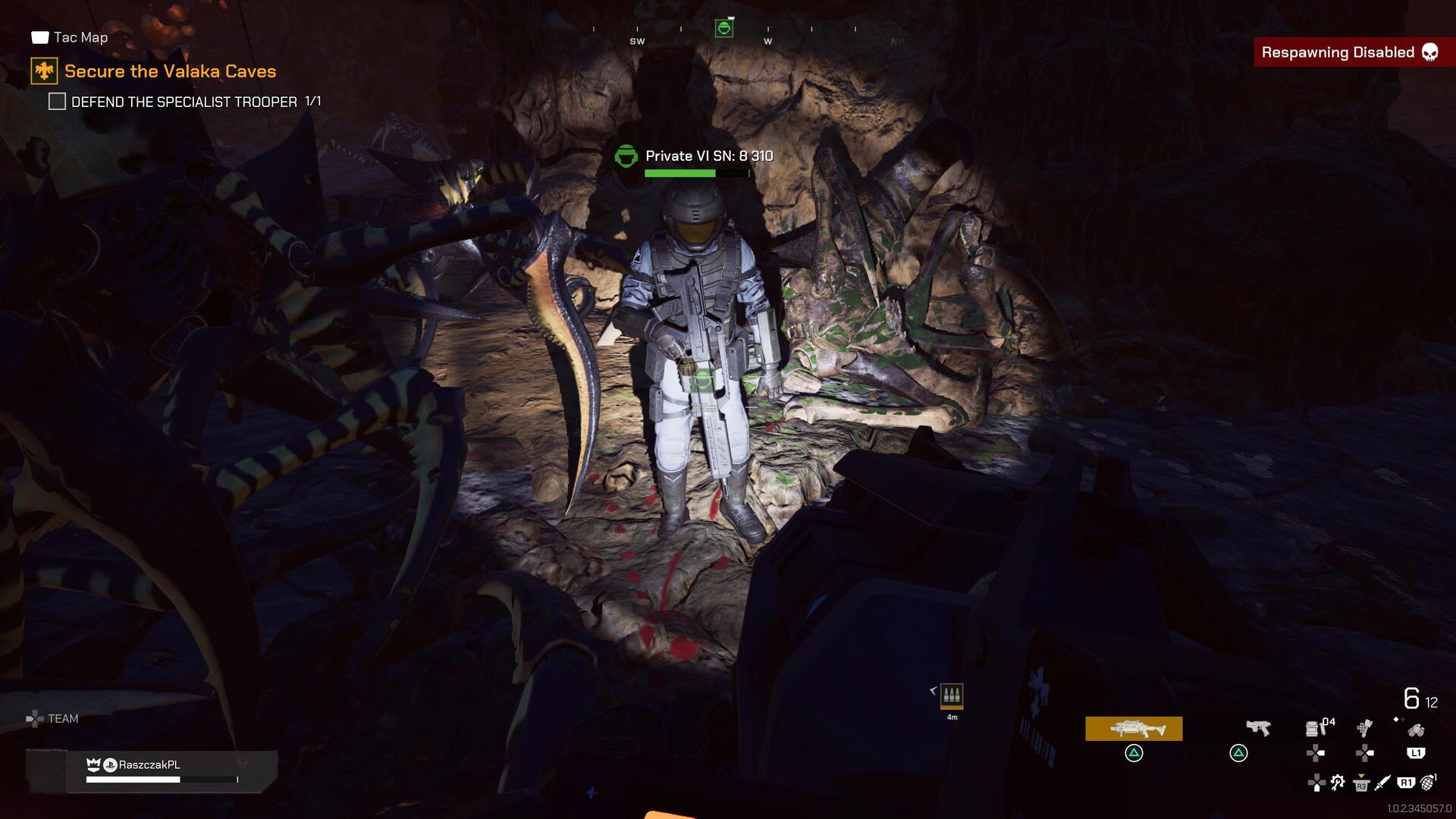Click the RaszczakPL team member panel
This screenshot has height=819, width=1456.
[171, 770]
